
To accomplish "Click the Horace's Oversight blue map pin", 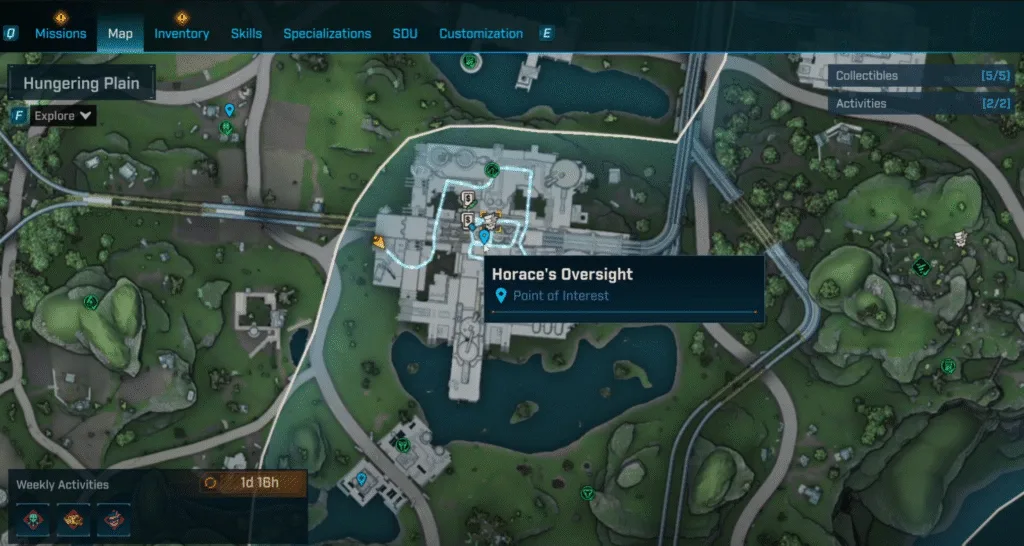I will pyautogui.click(x=485, y=237).
